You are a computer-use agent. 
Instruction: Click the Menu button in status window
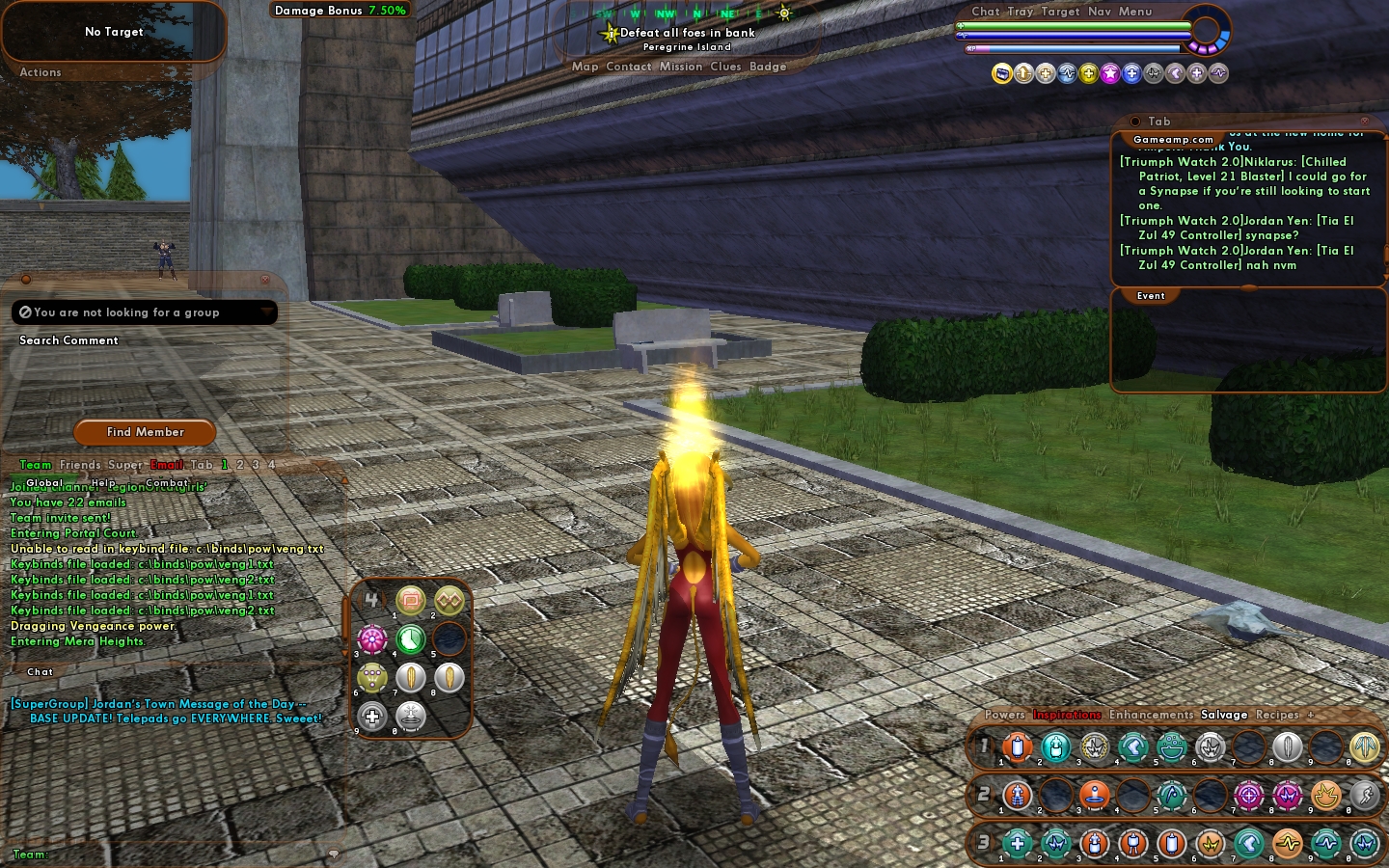pos(1135,12)
